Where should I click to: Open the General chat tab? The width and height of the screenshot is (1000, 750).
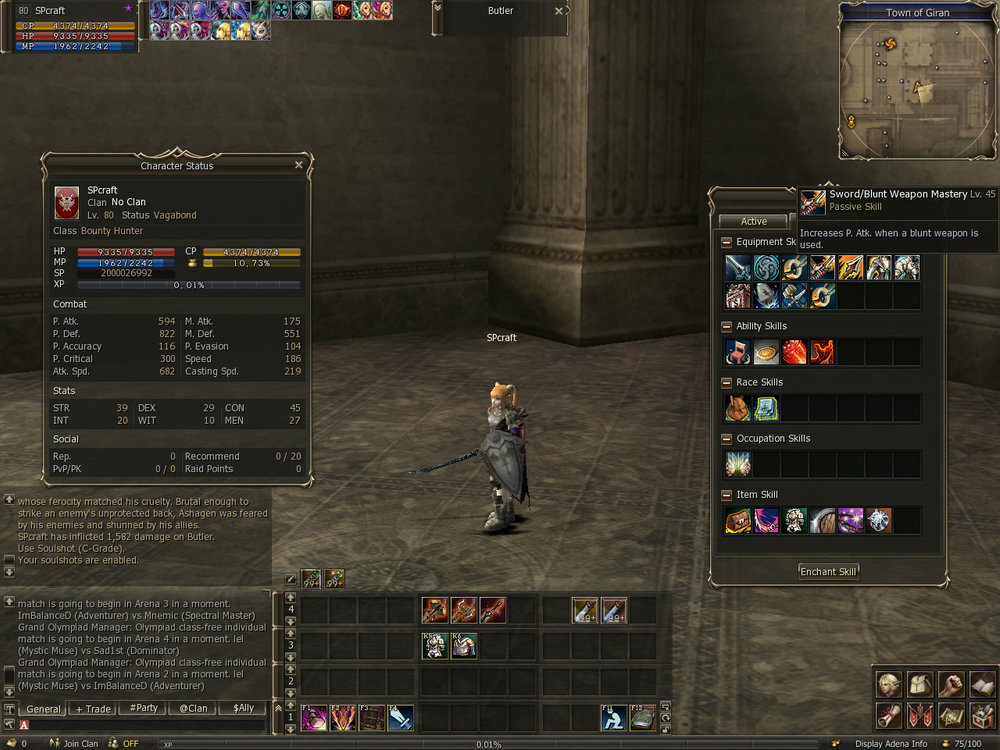coord(43,709)
